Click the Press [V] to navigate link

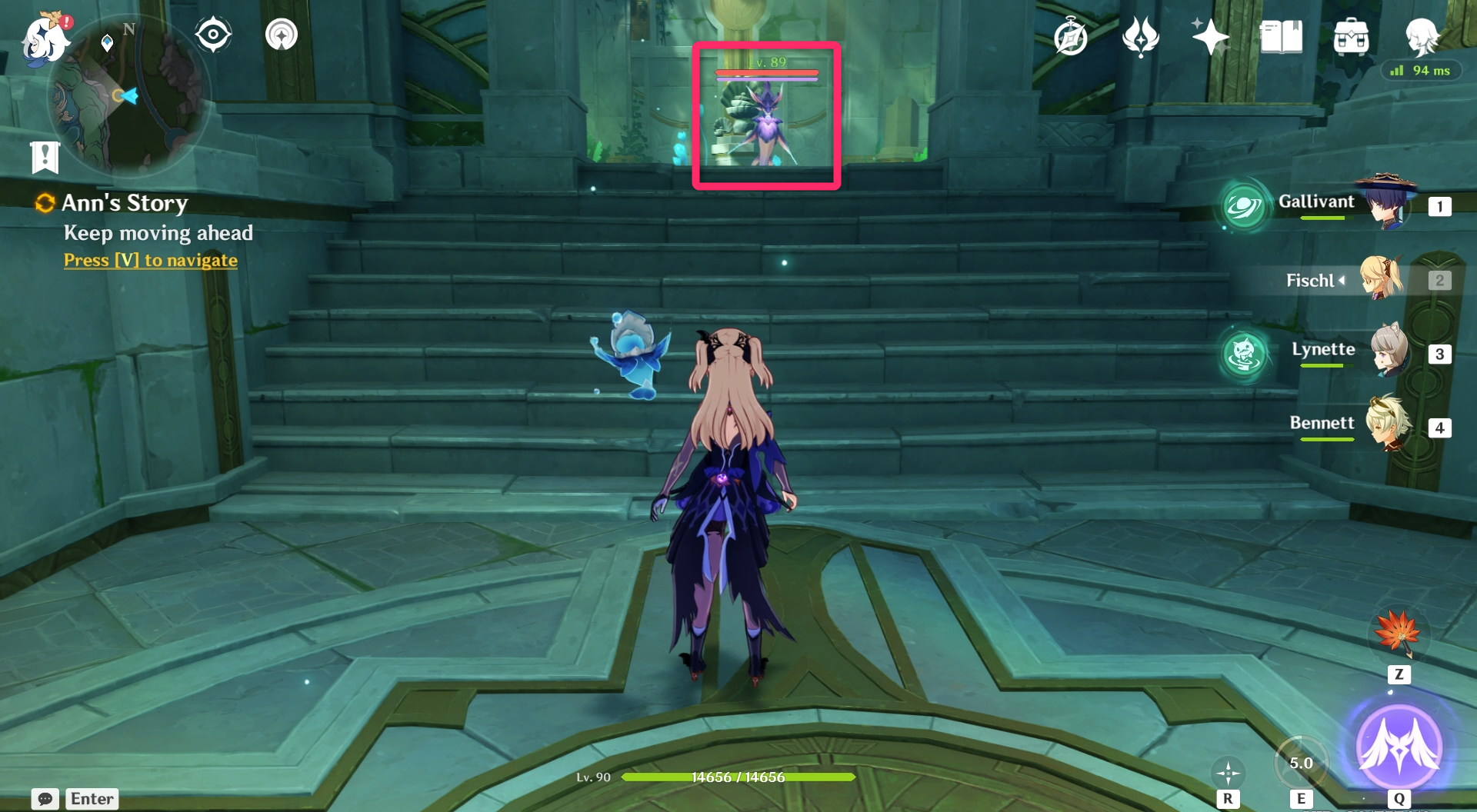point(150,260)
